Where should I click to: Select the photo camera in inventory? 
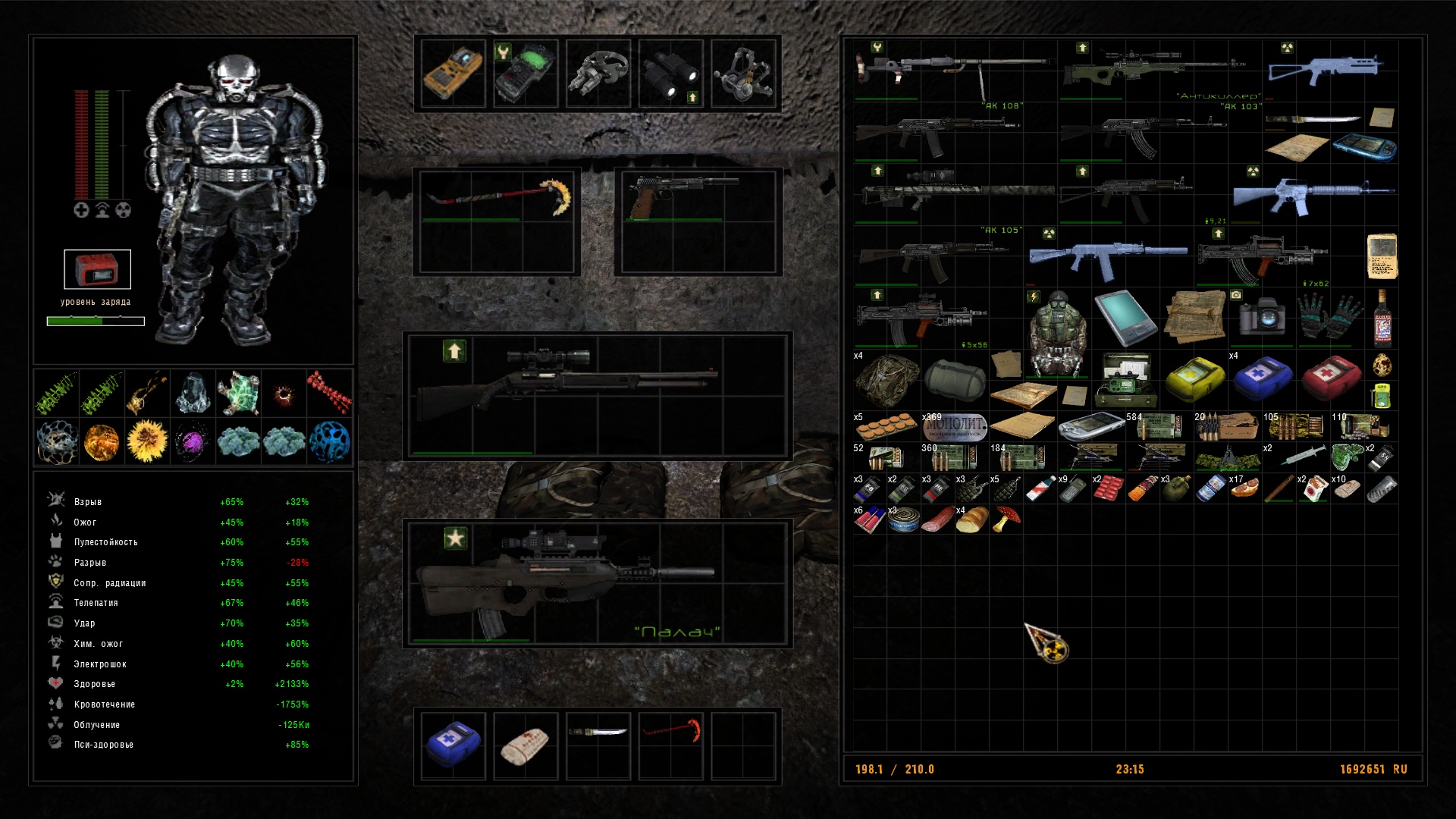tap(1263, 316)
